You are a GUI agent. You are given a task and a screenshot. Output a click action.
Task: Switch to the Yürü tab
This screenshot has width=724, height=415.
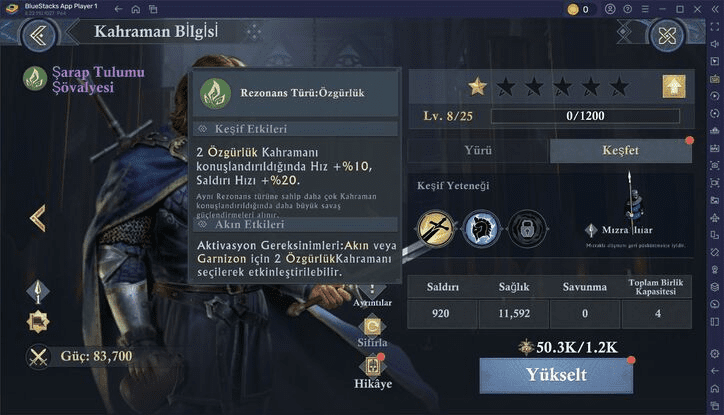478,151
